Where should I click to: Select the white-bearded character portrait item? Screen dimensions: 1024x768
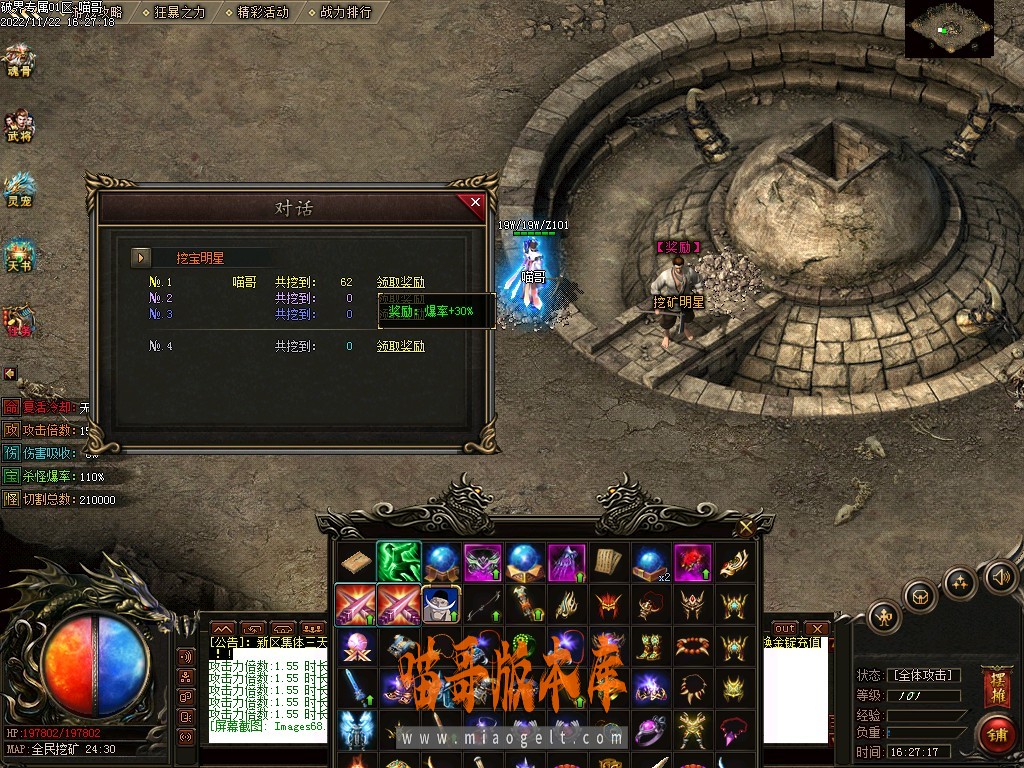coord(440,605)
